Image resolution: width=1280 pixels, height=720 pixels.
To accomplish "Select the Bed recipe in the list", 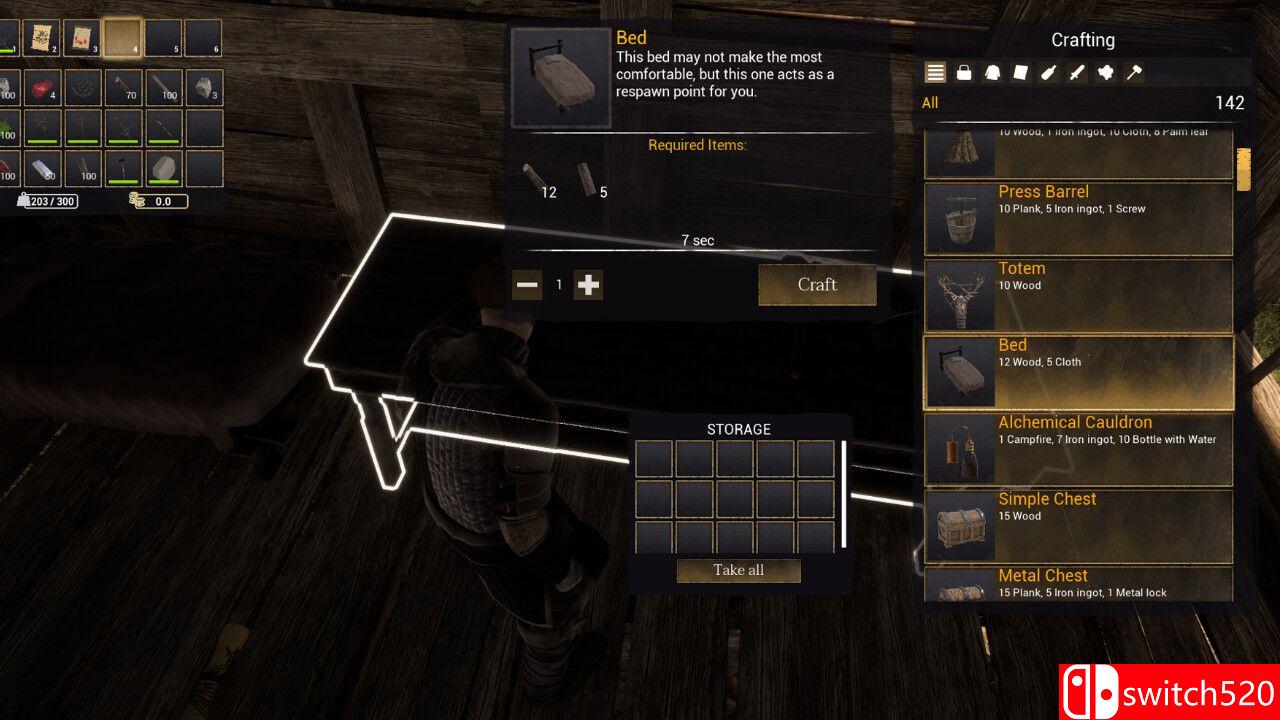I will point(1078,372).
